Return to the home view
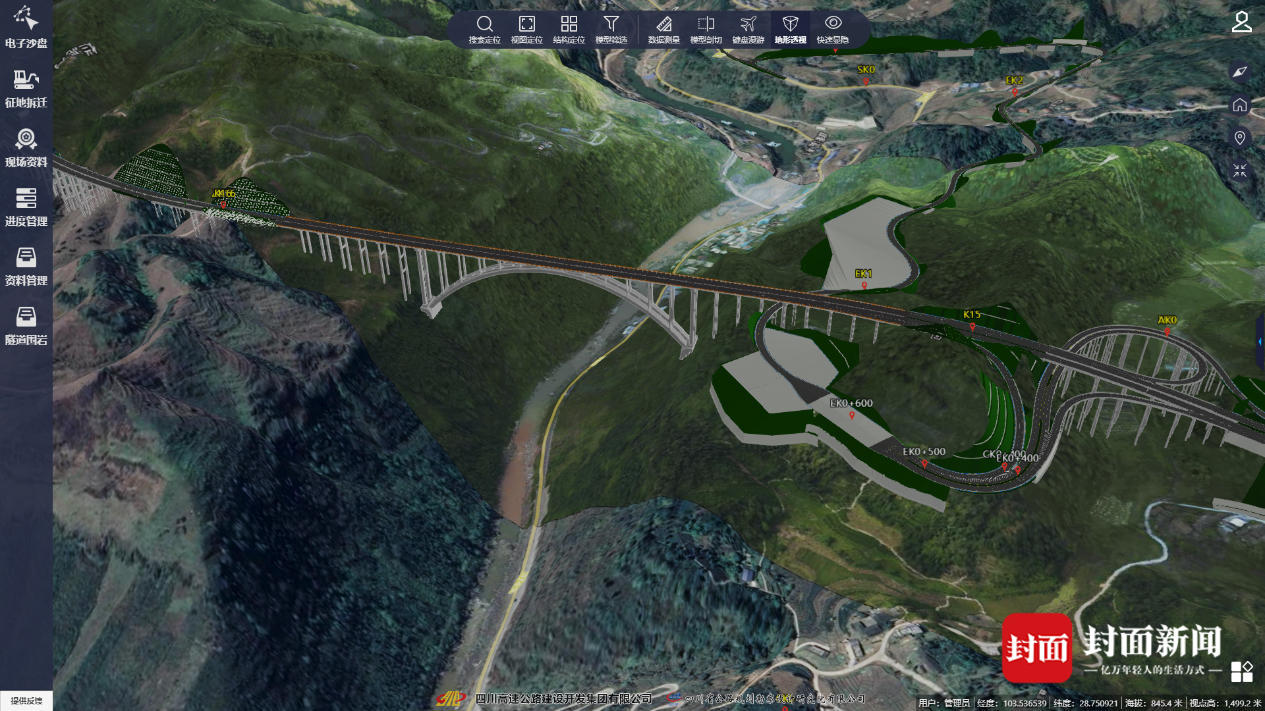The height and width of the screenshot is (711, 1265). [x=1240, y=105]
